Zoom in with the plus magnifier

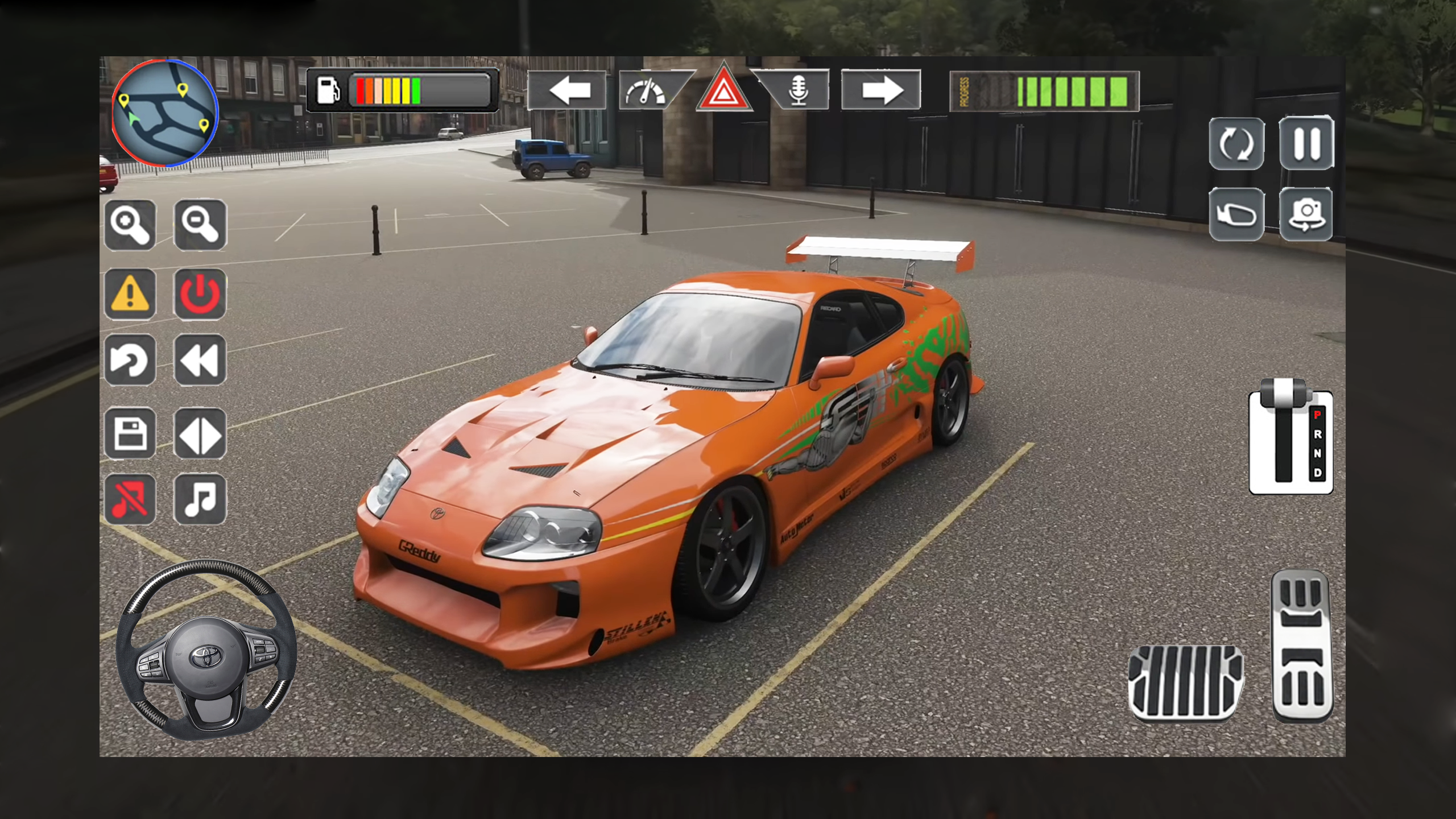pyautogui.click(x=130, y=225)
